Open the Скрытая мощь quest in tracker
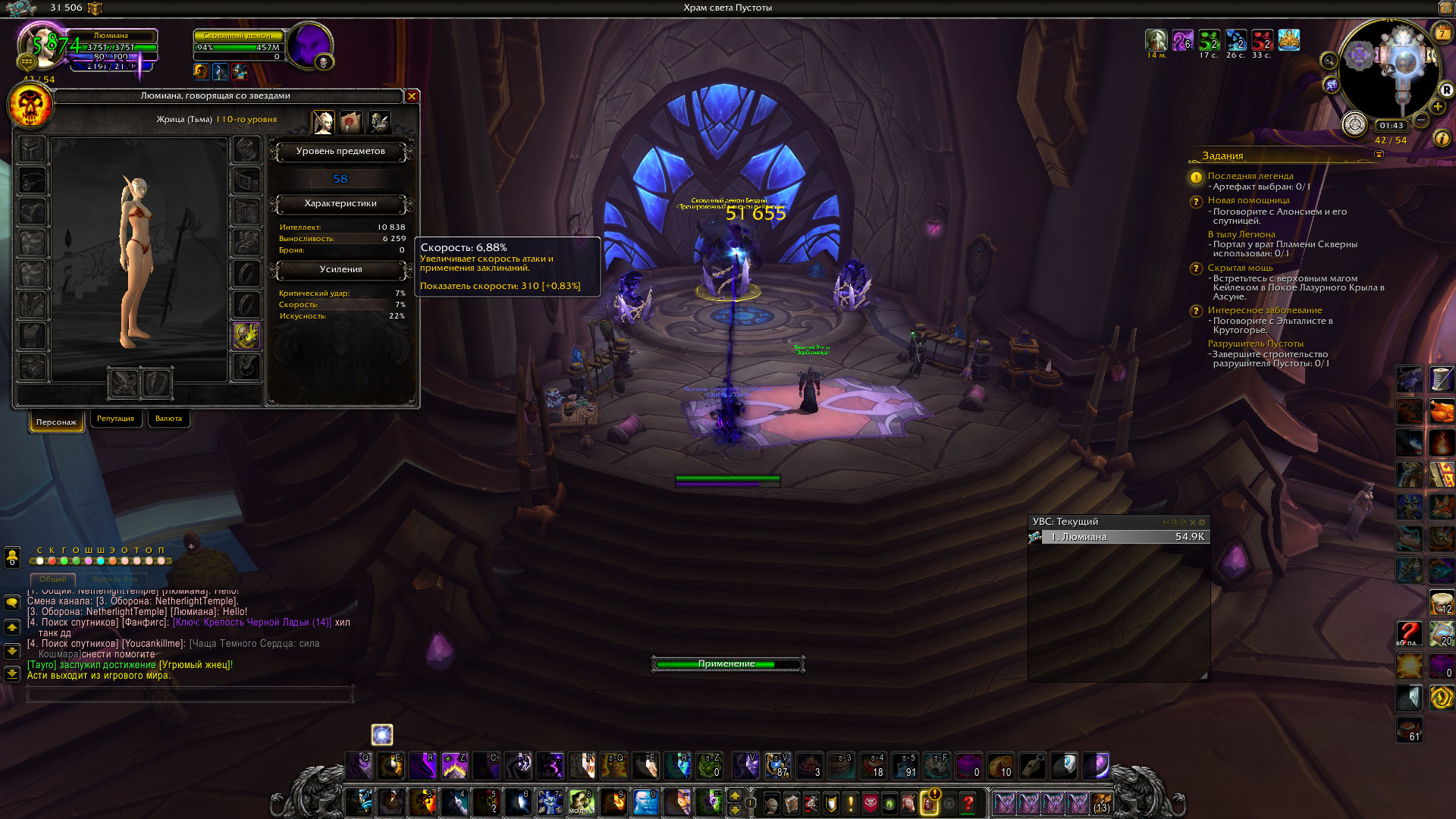The image size is (1456, 819). coord(1240,268)
